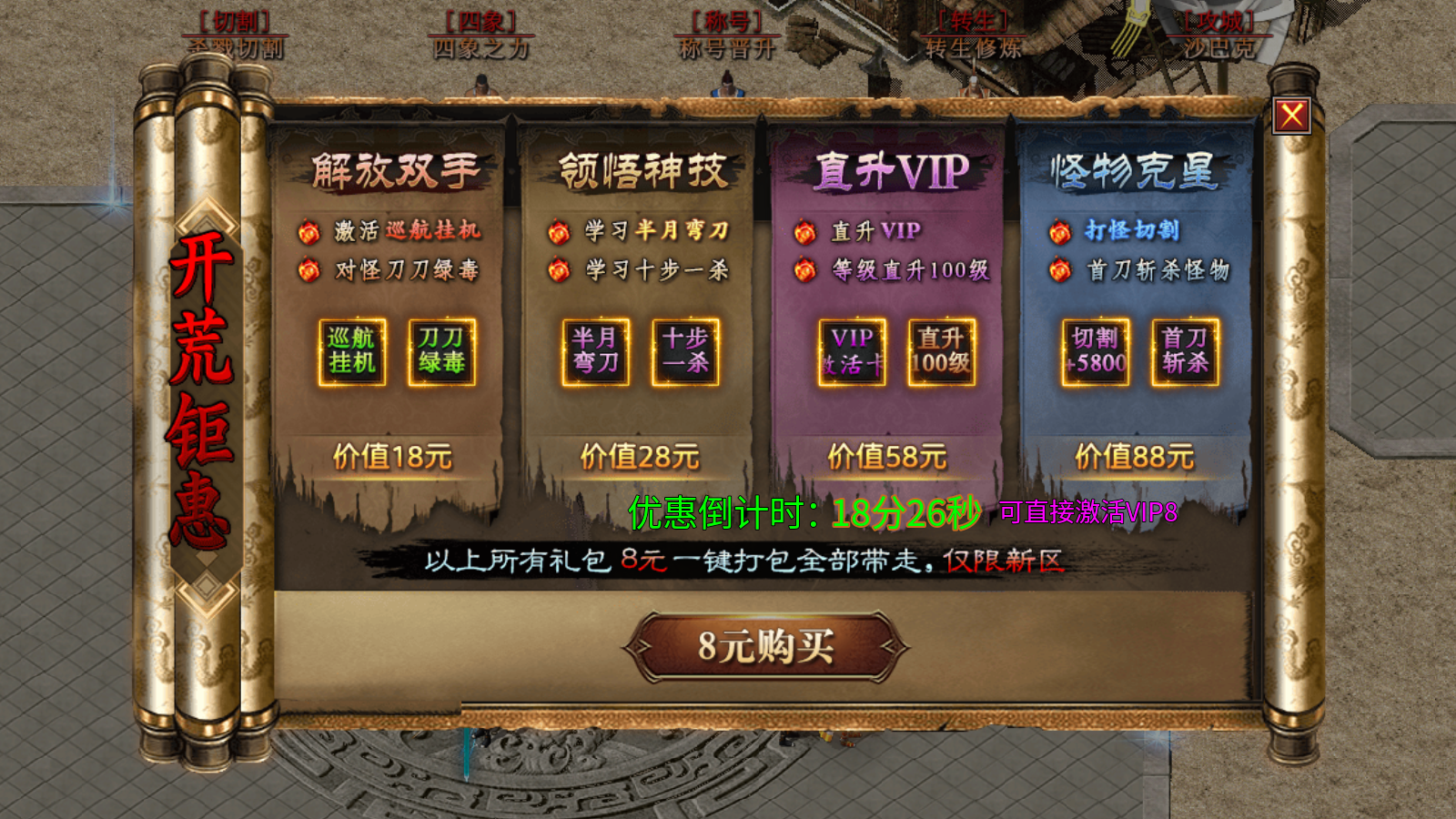Click the 半月弯刀 skill icon

pyautogui.click(x=595, y=353)
